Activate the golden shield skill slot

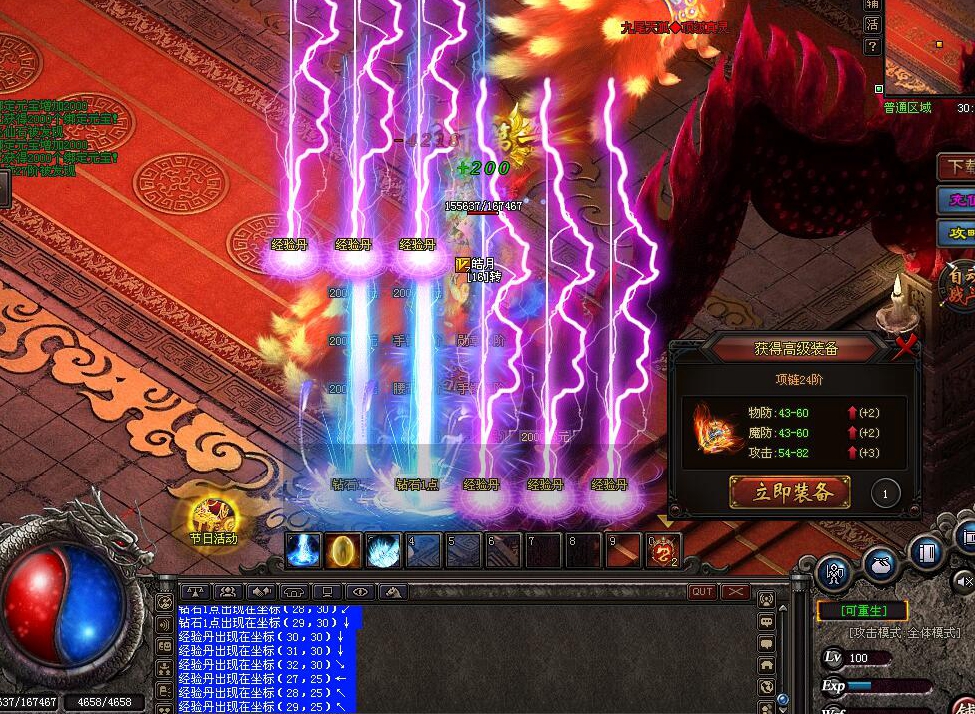[x=344, y=550]
